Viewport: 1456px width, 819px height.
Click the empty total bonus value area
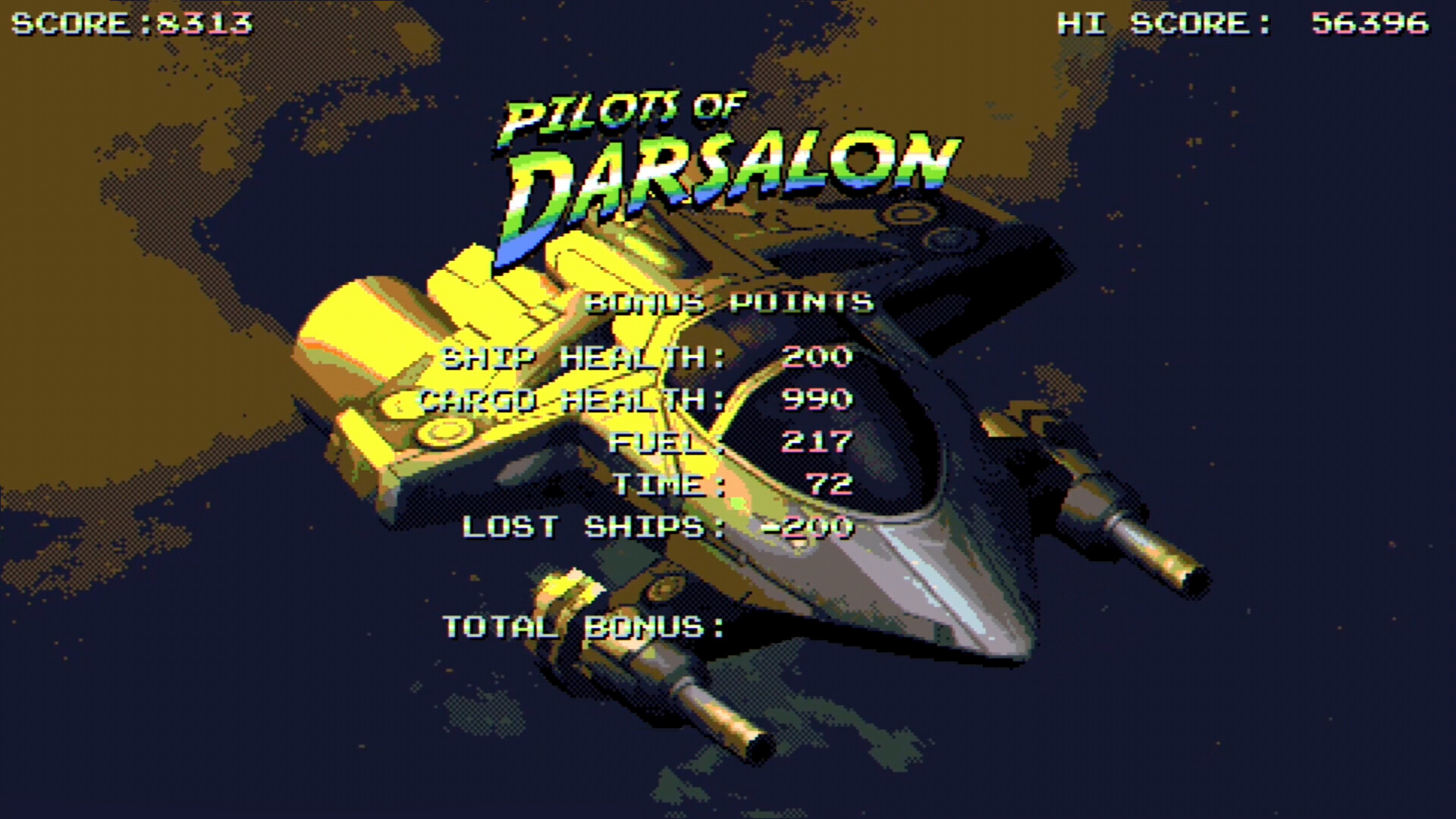click(x=819, y=626)
